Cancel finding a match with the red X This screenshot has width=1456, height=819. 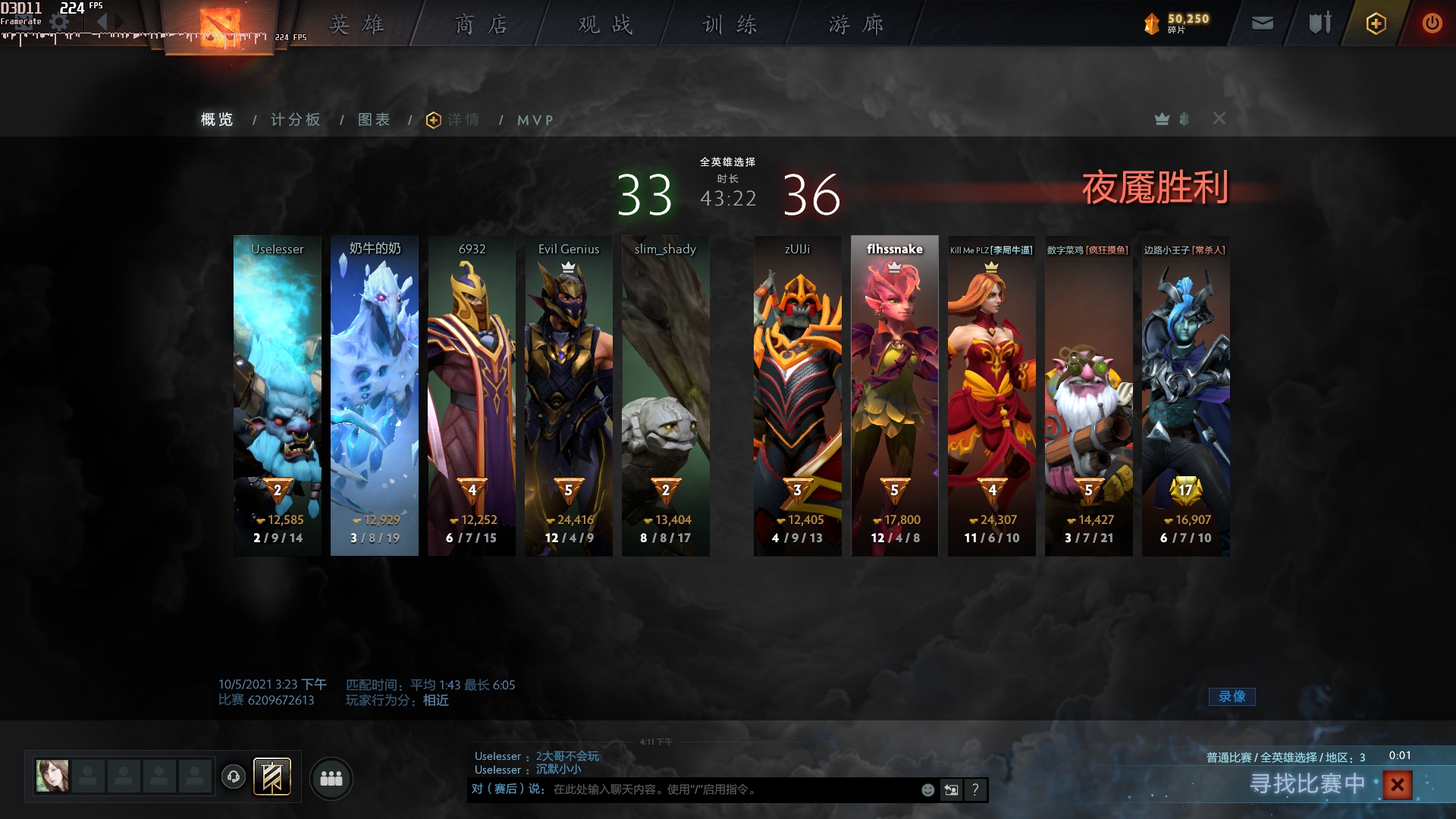(x=1397, y=784)
